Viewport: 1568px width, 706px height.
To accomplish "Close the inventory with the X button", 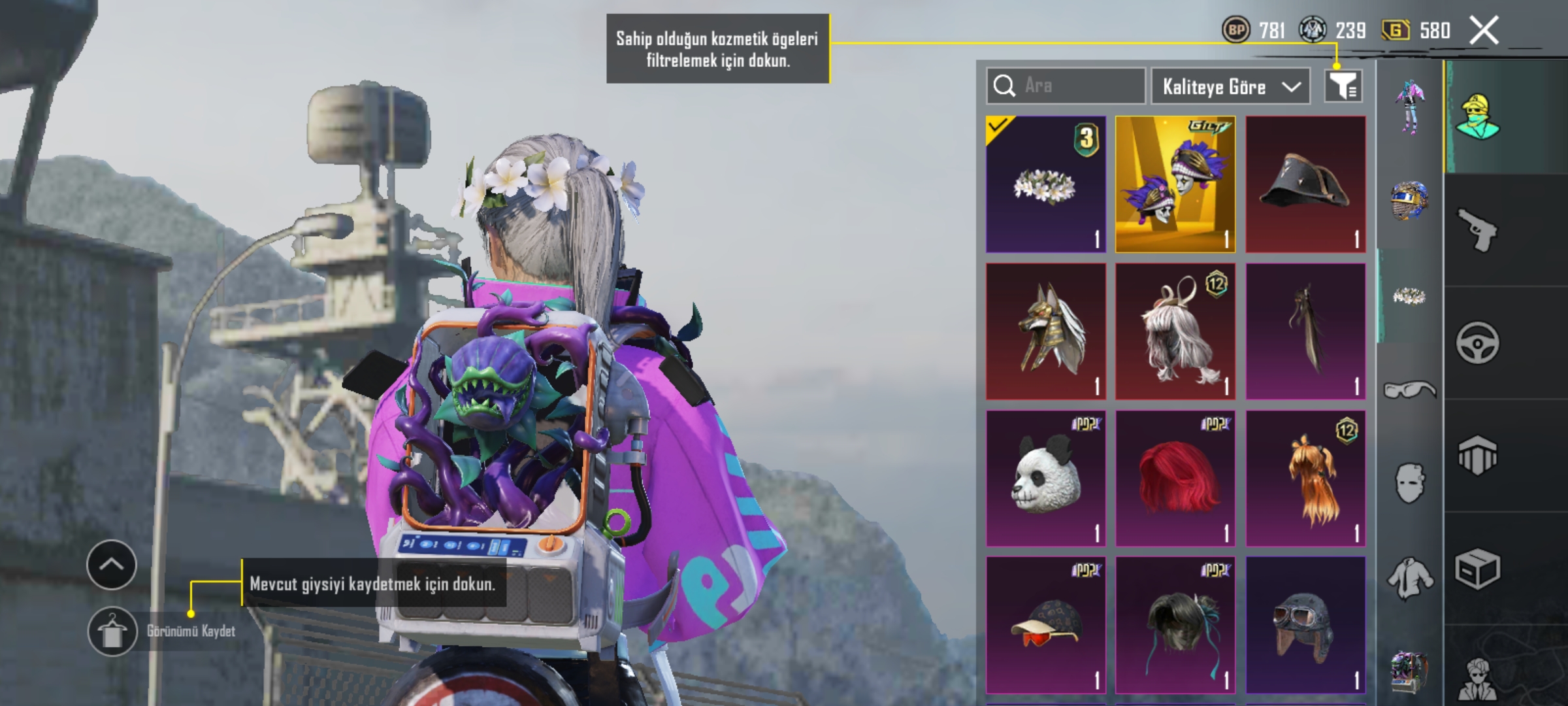I will [1484, 30].
